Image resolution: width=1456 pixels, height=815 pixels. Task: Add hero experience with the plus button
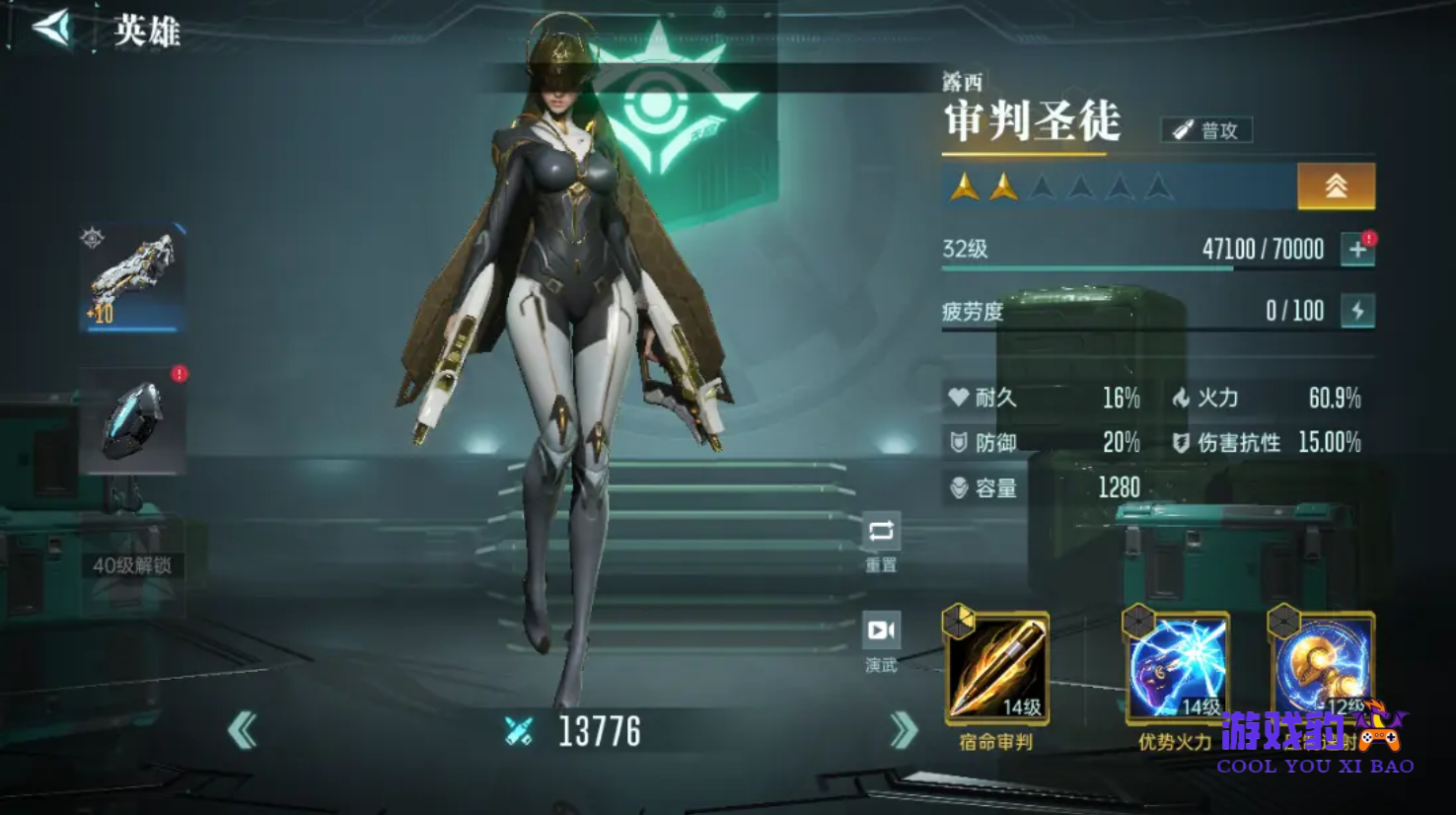click(1357, 250)
